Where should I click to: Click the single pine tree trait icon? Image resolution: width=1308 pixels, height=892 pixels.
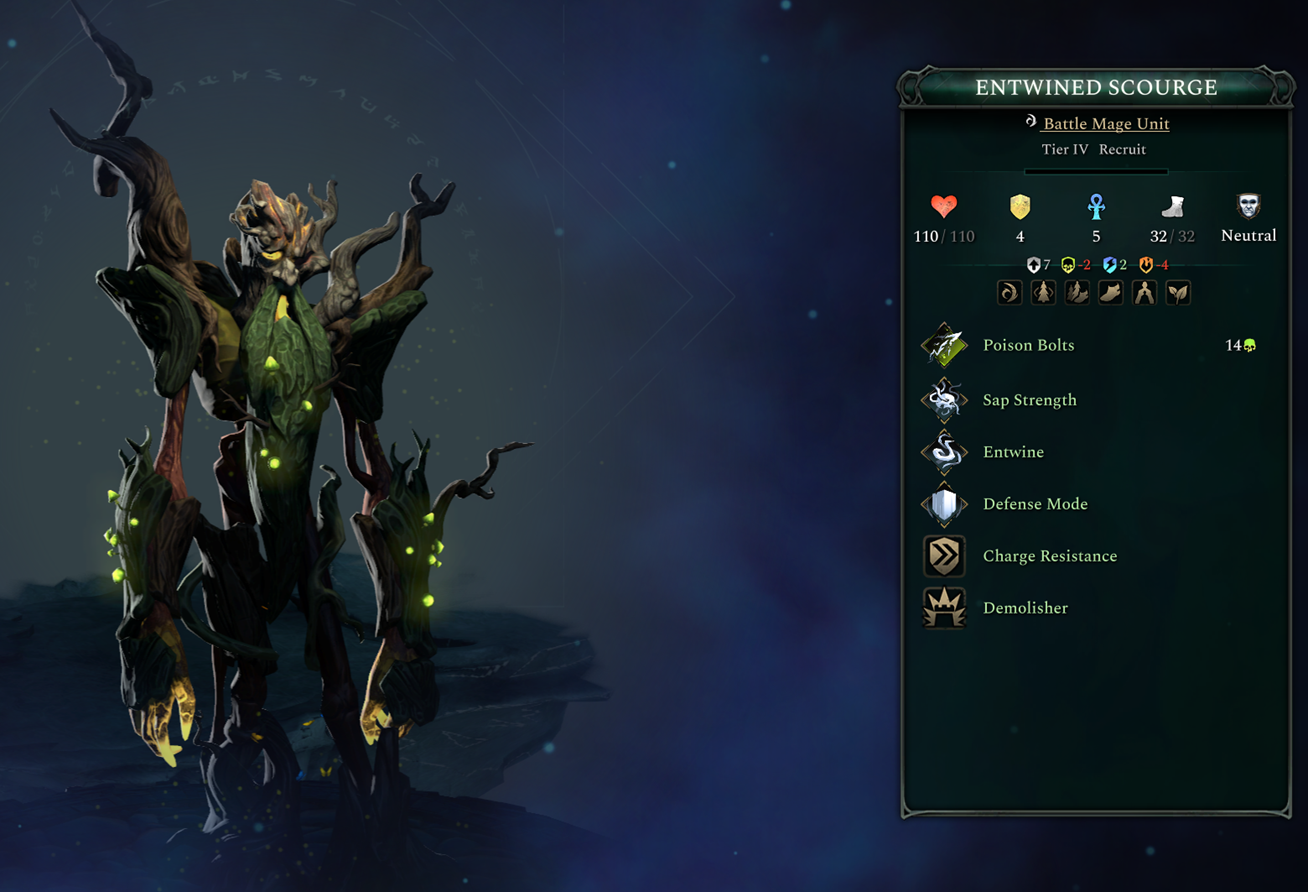pos(1044,292)
